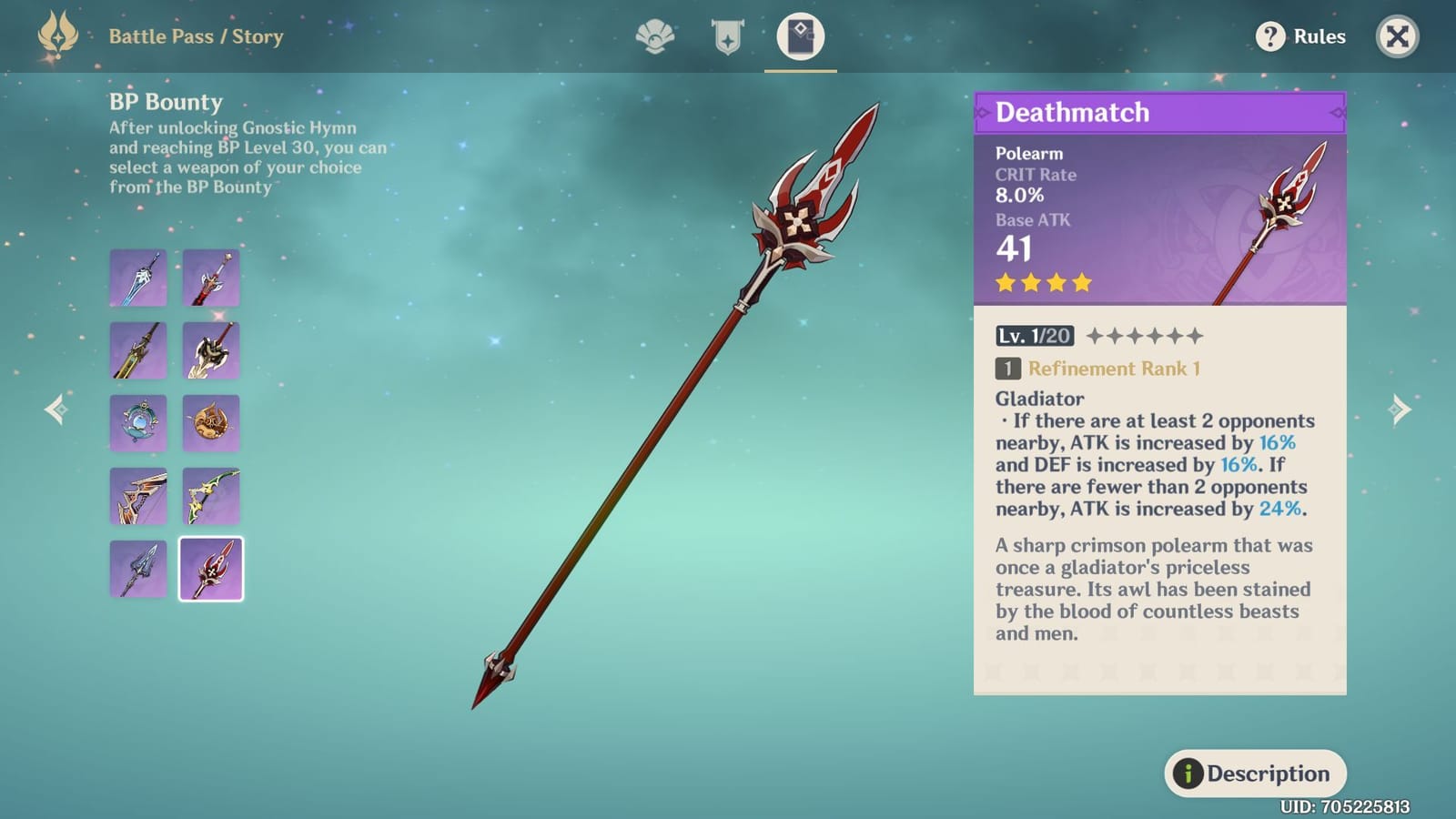Select the blue catalyst weapon icon
Screen dimensions: 1456x819
click(x=138, y=422)
